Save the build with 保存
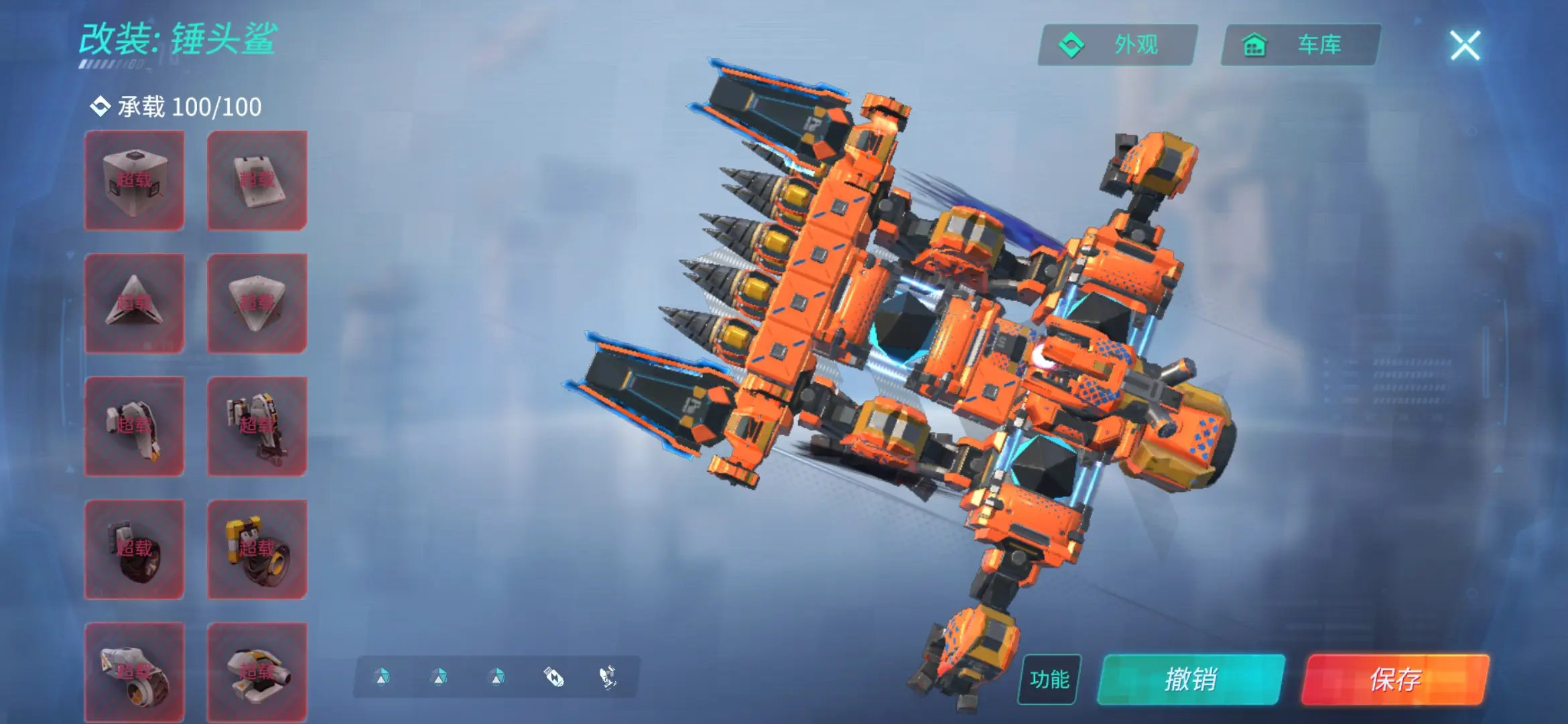 click(x=1395, y=679)
